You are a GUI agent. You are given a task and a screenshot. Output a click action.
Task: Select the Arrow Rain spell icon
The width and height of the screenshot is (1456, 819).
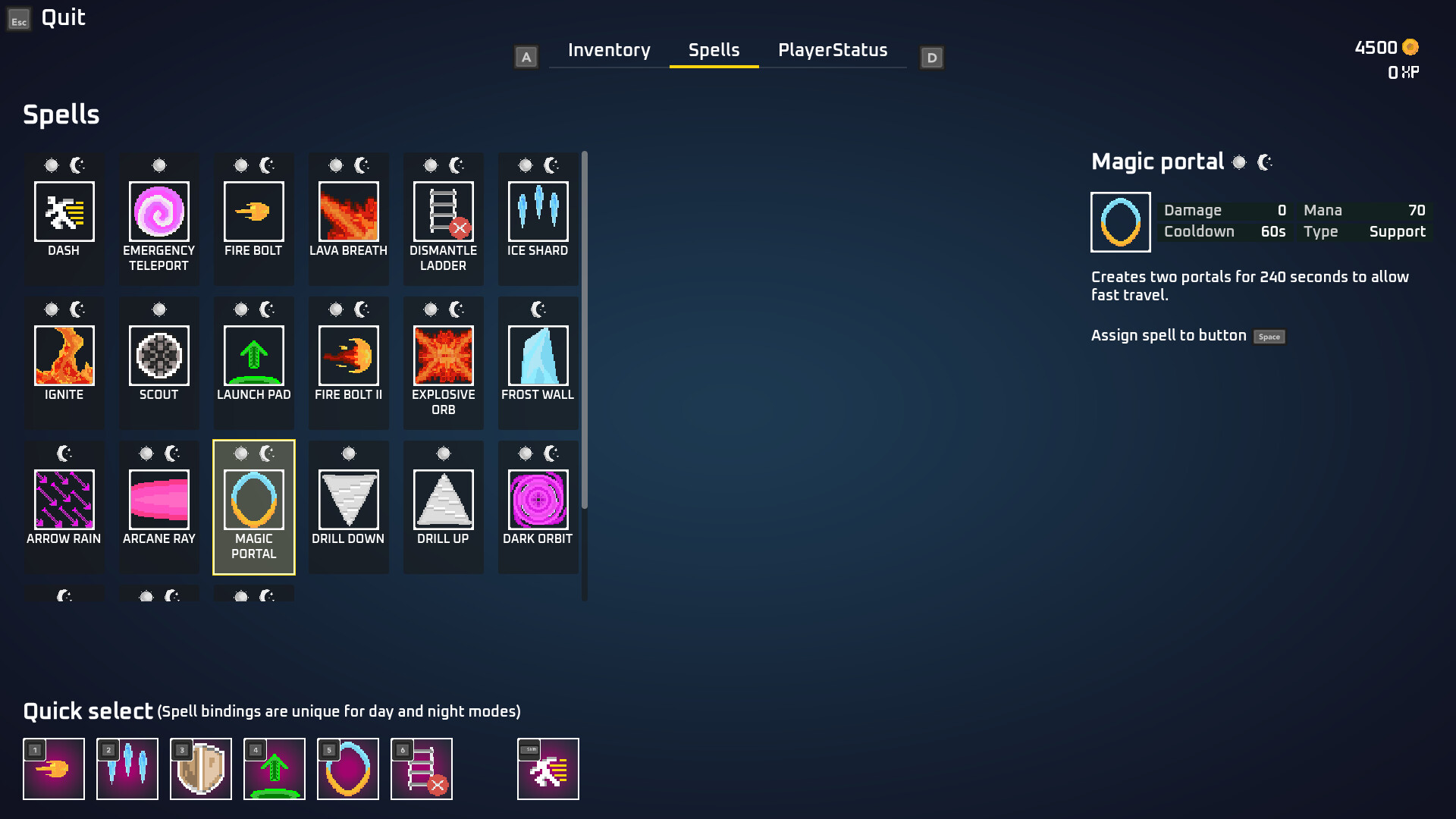(x=64, y=500)
